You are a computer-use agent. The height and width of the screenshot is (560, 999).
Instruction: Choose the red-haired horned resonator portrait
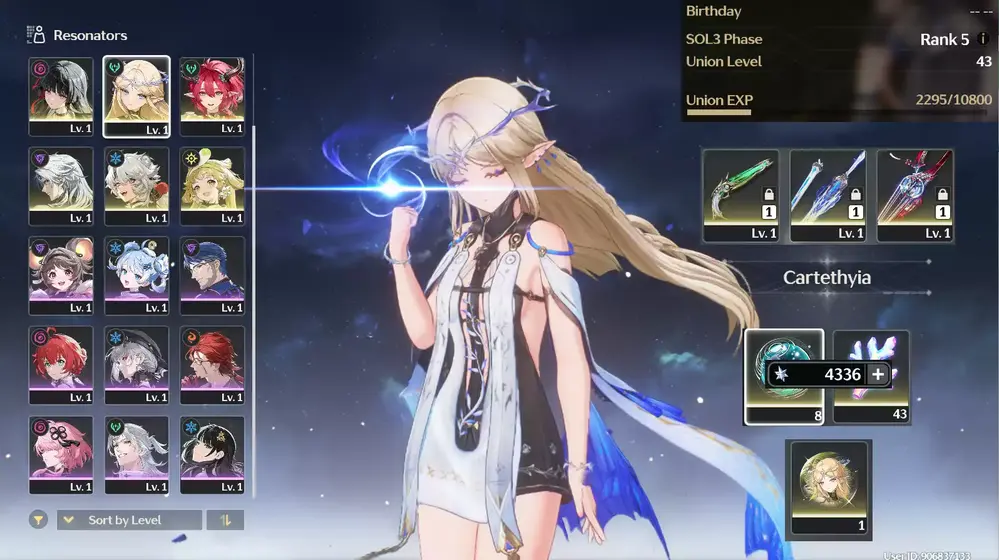pyautogui.click(x=212, y=95)
